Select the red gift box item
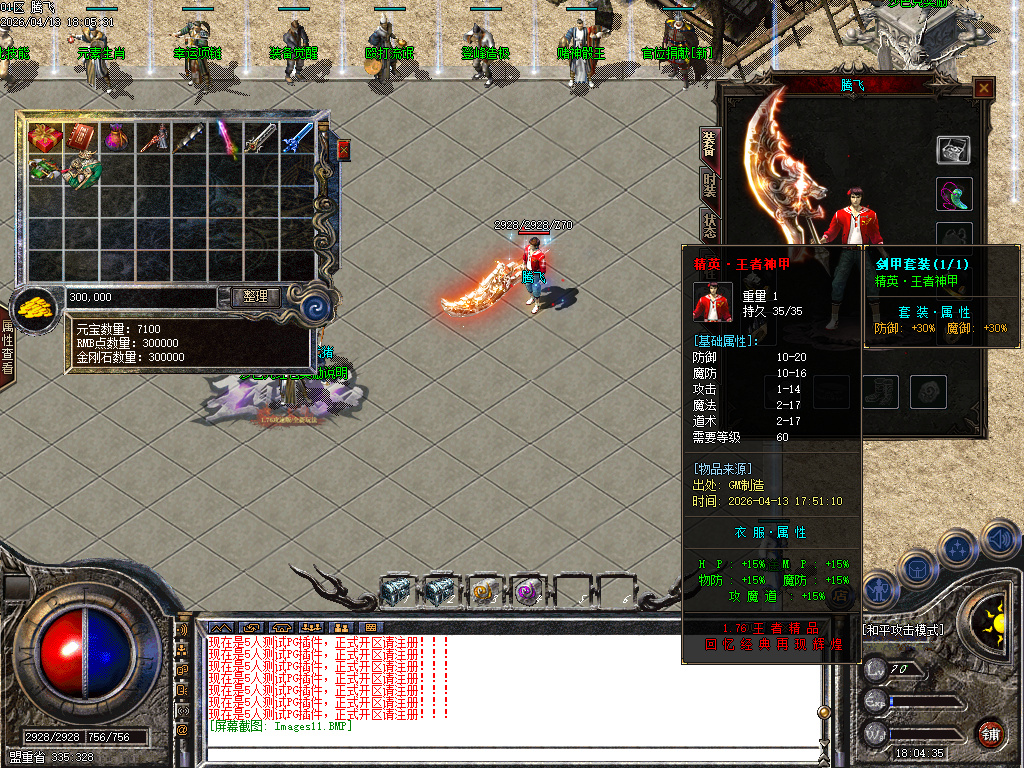The image size is (1024, 768). (x=45, y=138)
